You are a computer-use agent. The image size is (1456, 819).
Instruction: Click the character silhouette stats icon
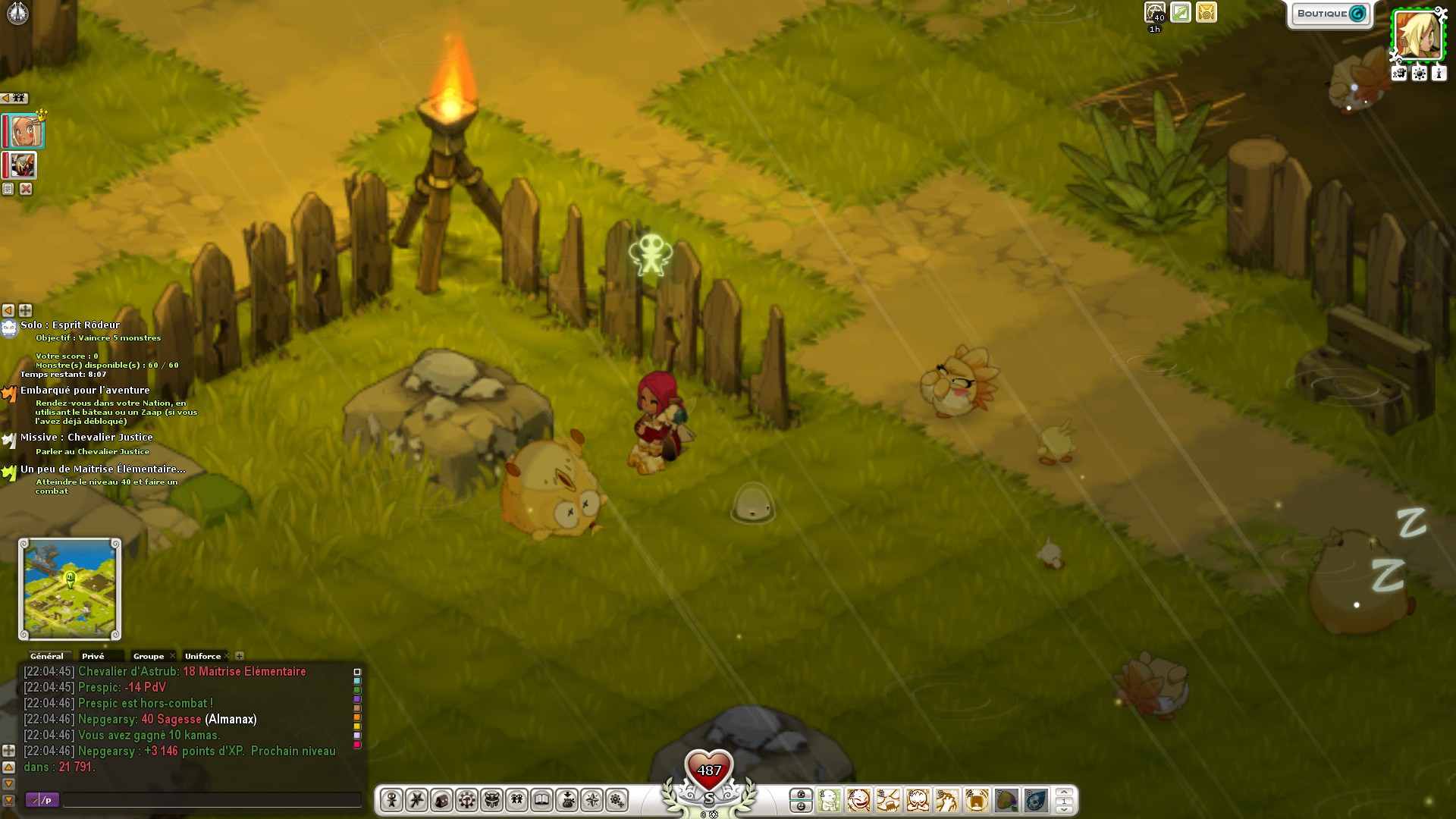391,800
